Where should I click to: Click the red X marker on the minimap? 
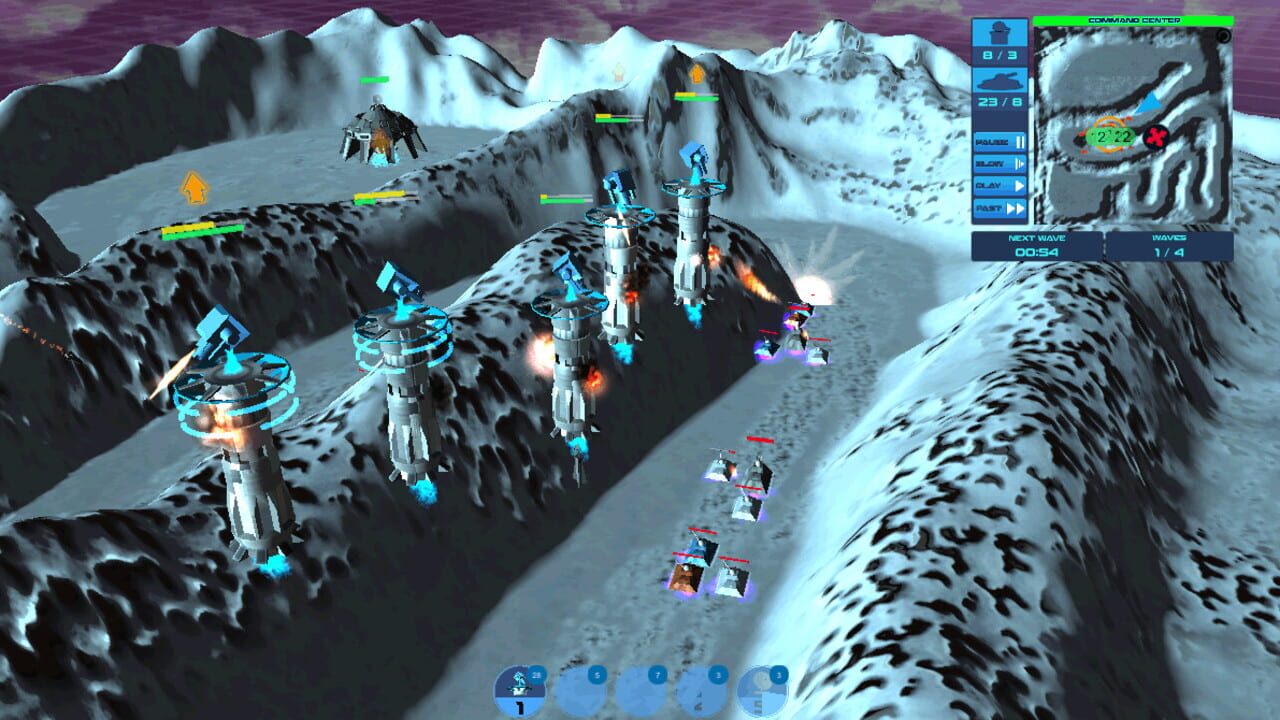1155,138
